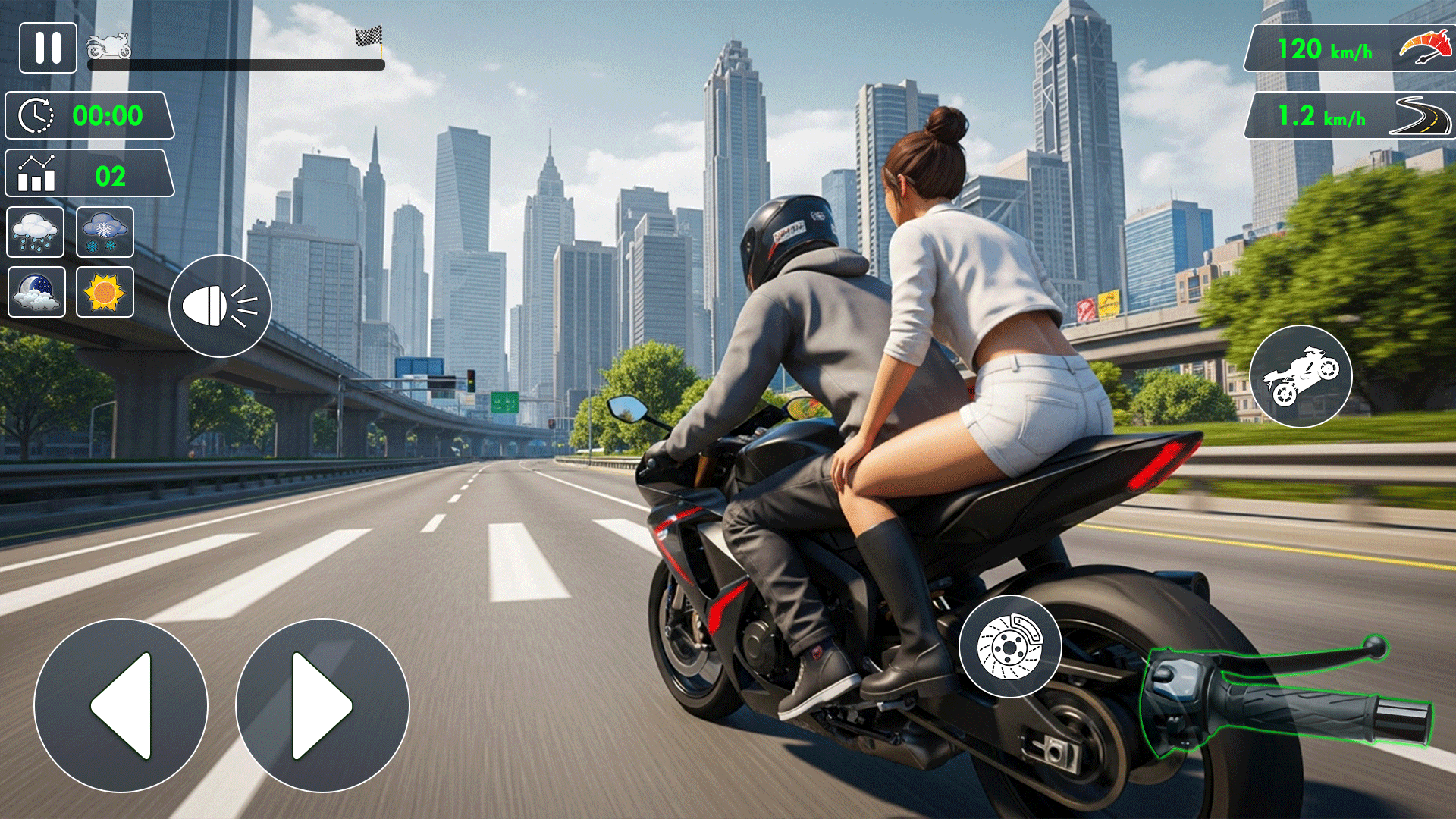Pause the race
The height and width of the screenshot is (819, 1456).
tap(48, 49)
